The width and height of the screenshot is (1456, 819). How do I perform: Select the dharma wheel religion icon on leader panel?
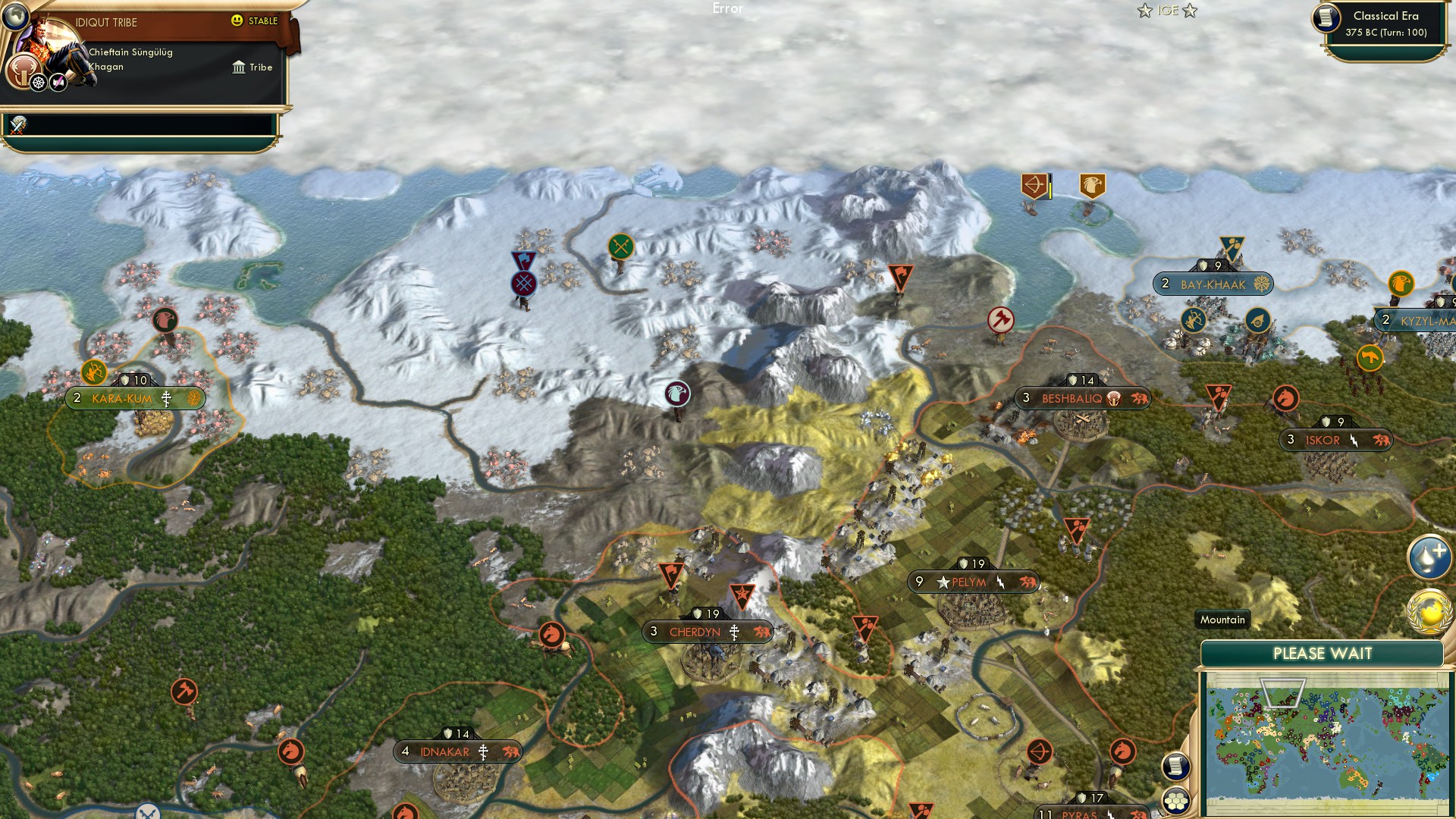click(37, 83)
